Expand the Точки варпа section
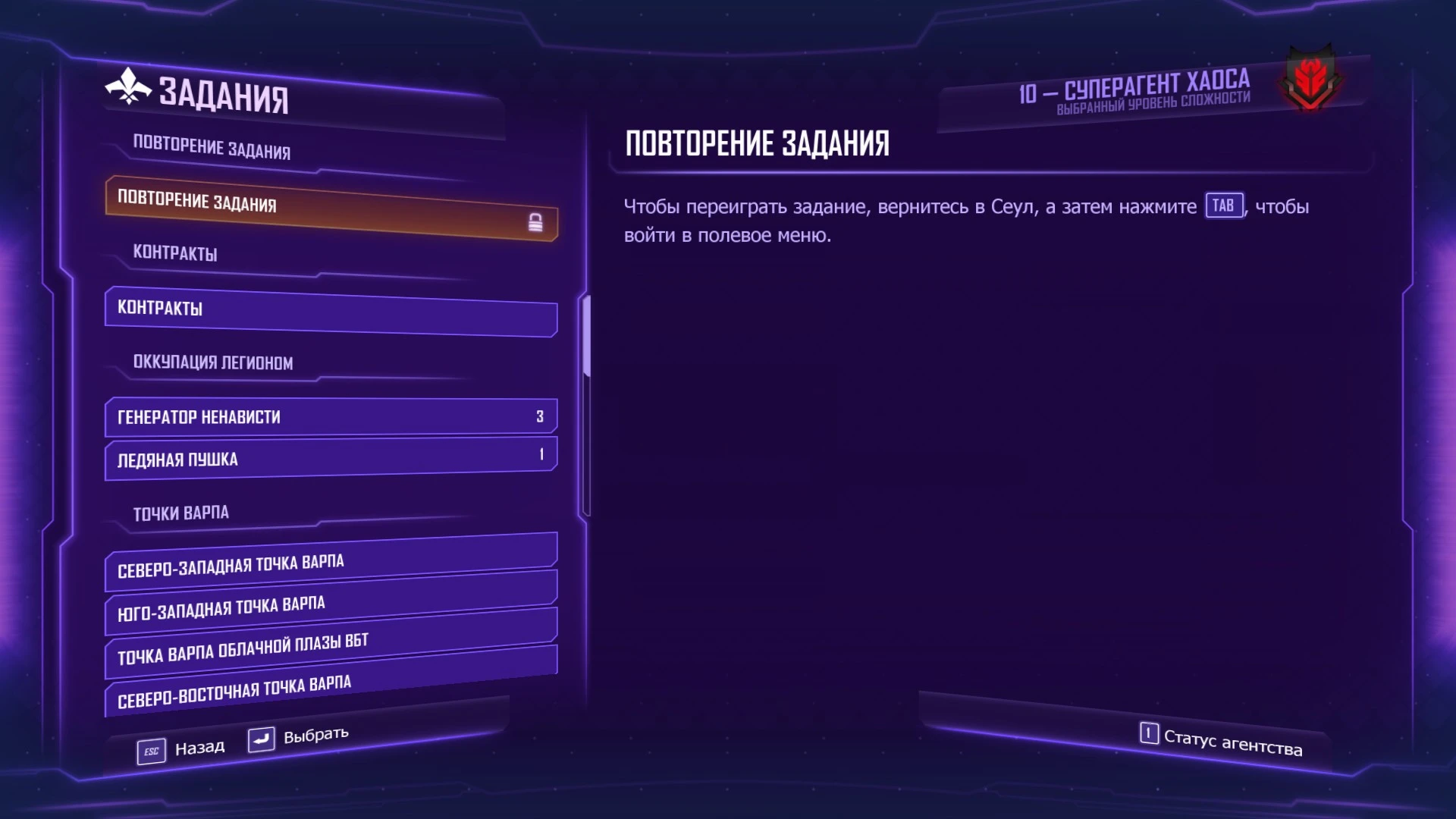The image size is (1456, 819). tap(182, 513)
